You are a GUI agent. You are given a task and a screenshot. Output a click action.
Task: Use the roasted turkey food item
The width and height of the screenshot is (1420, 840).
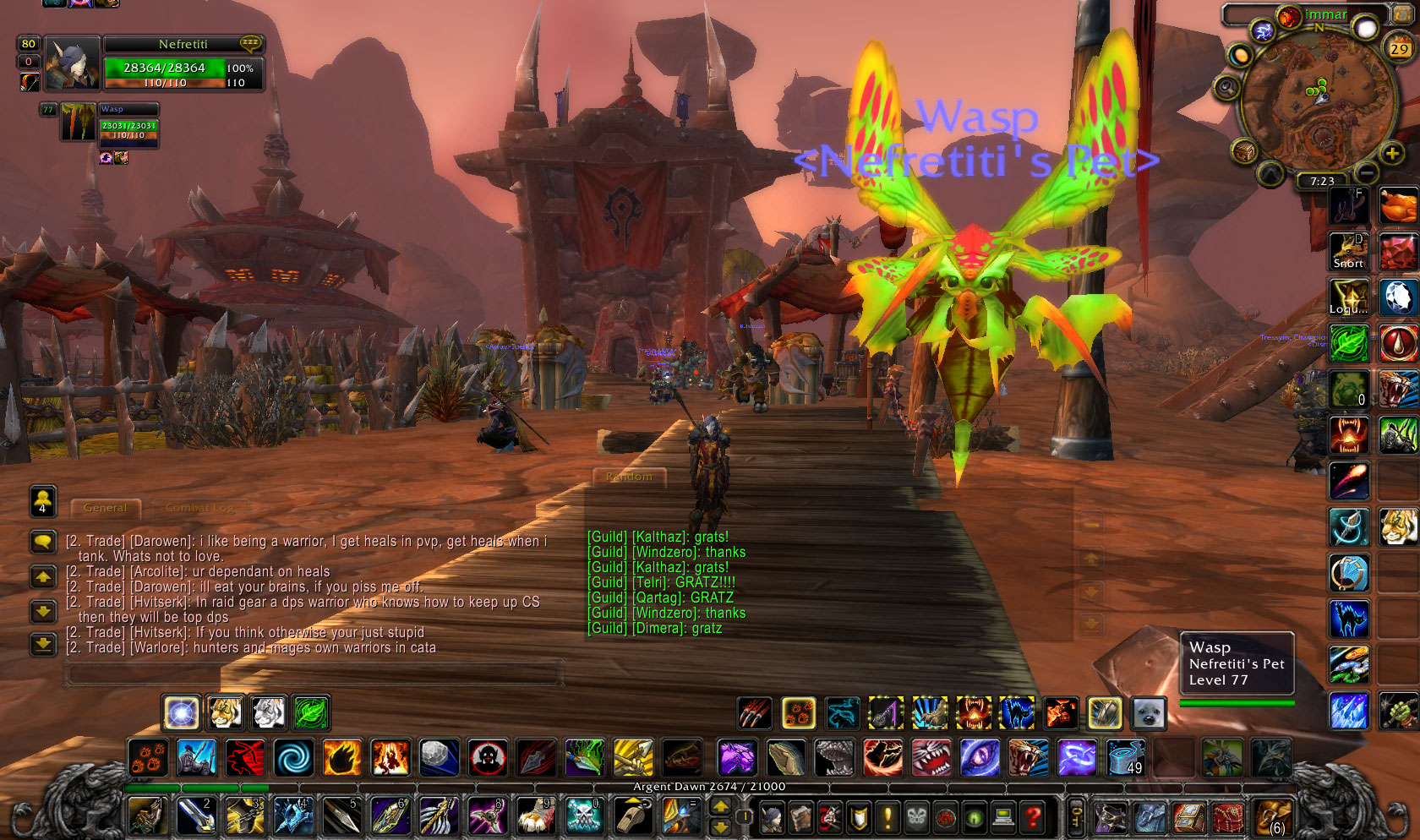point(1397,205)
